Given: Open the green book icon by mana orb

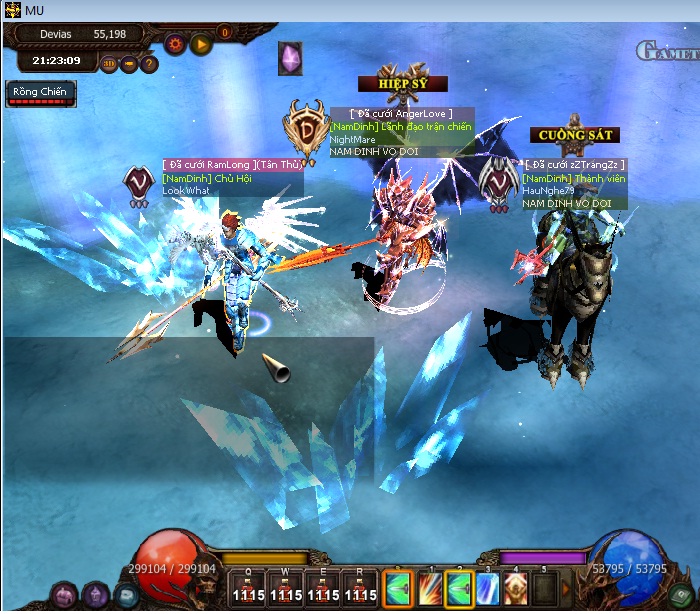Looking at the screenshot, I should click(681, 594).
